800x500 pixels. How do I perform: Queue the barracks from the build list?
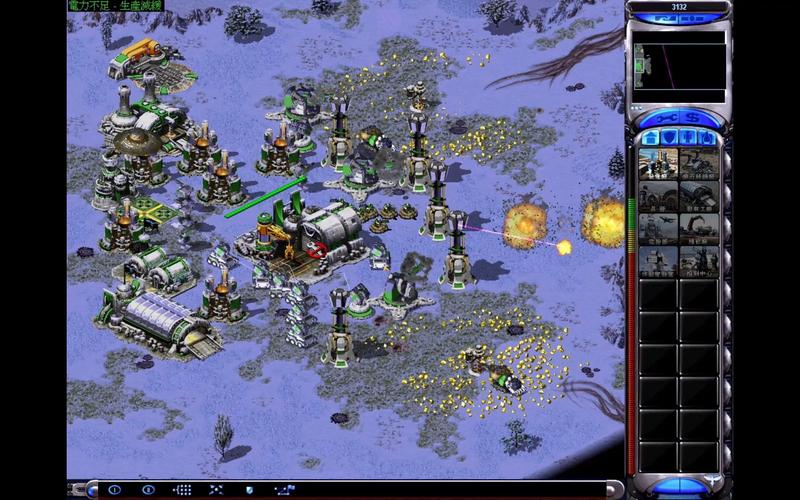click(x=659, y=196)
